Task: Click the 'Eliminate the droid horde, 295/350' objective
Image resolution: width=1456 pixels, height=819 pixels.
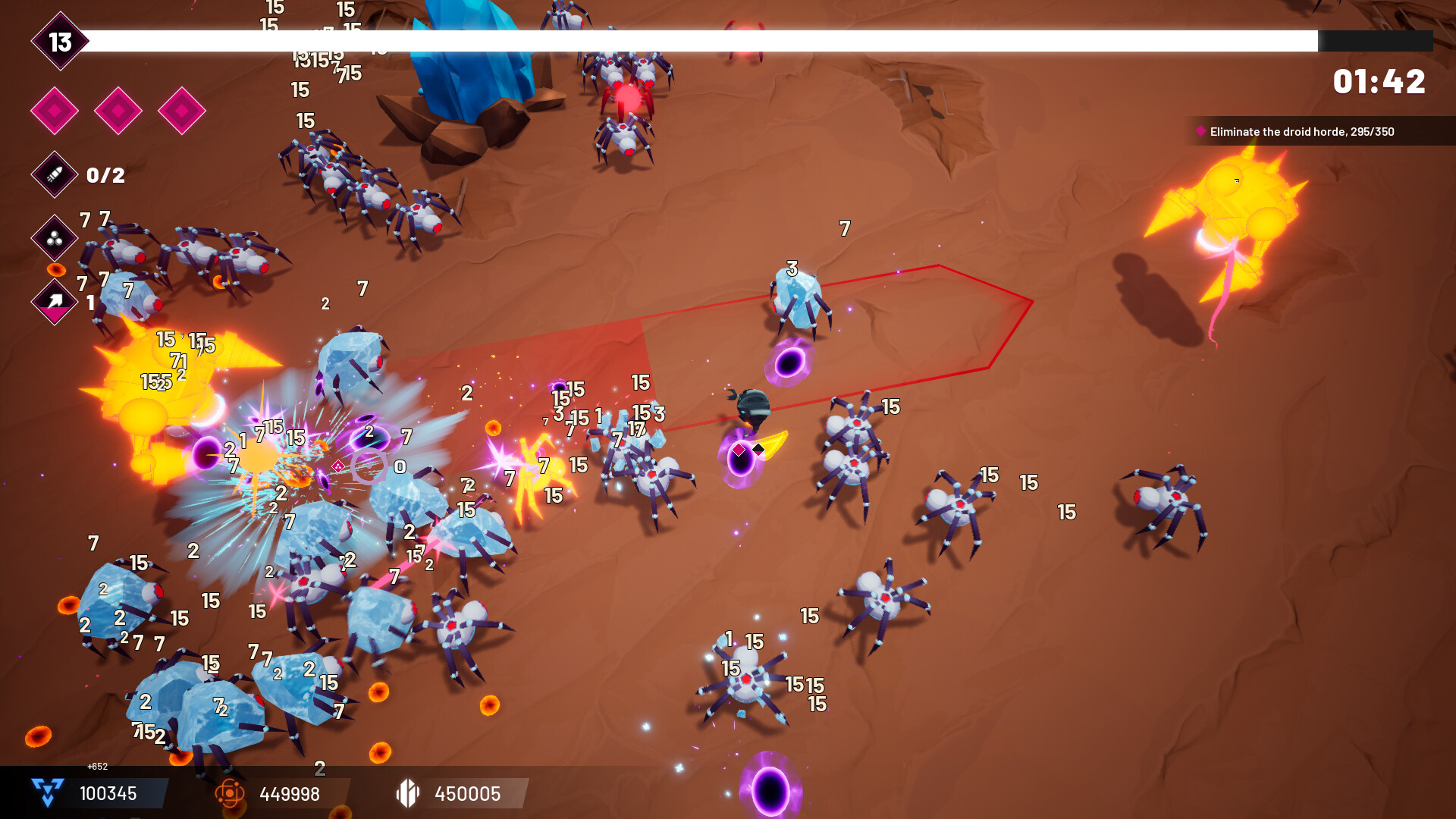Action: 1304,130
